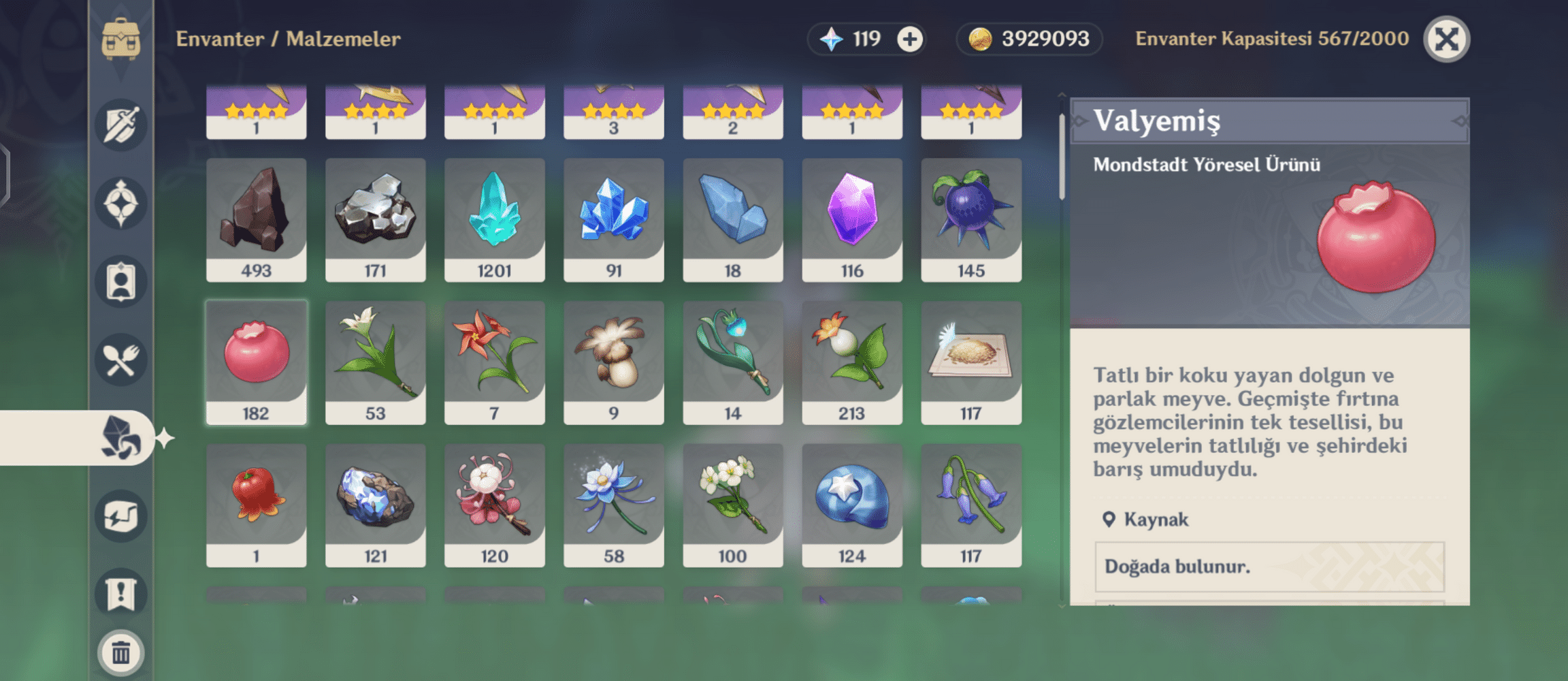Open the Food tab

(x=121, y=360)
